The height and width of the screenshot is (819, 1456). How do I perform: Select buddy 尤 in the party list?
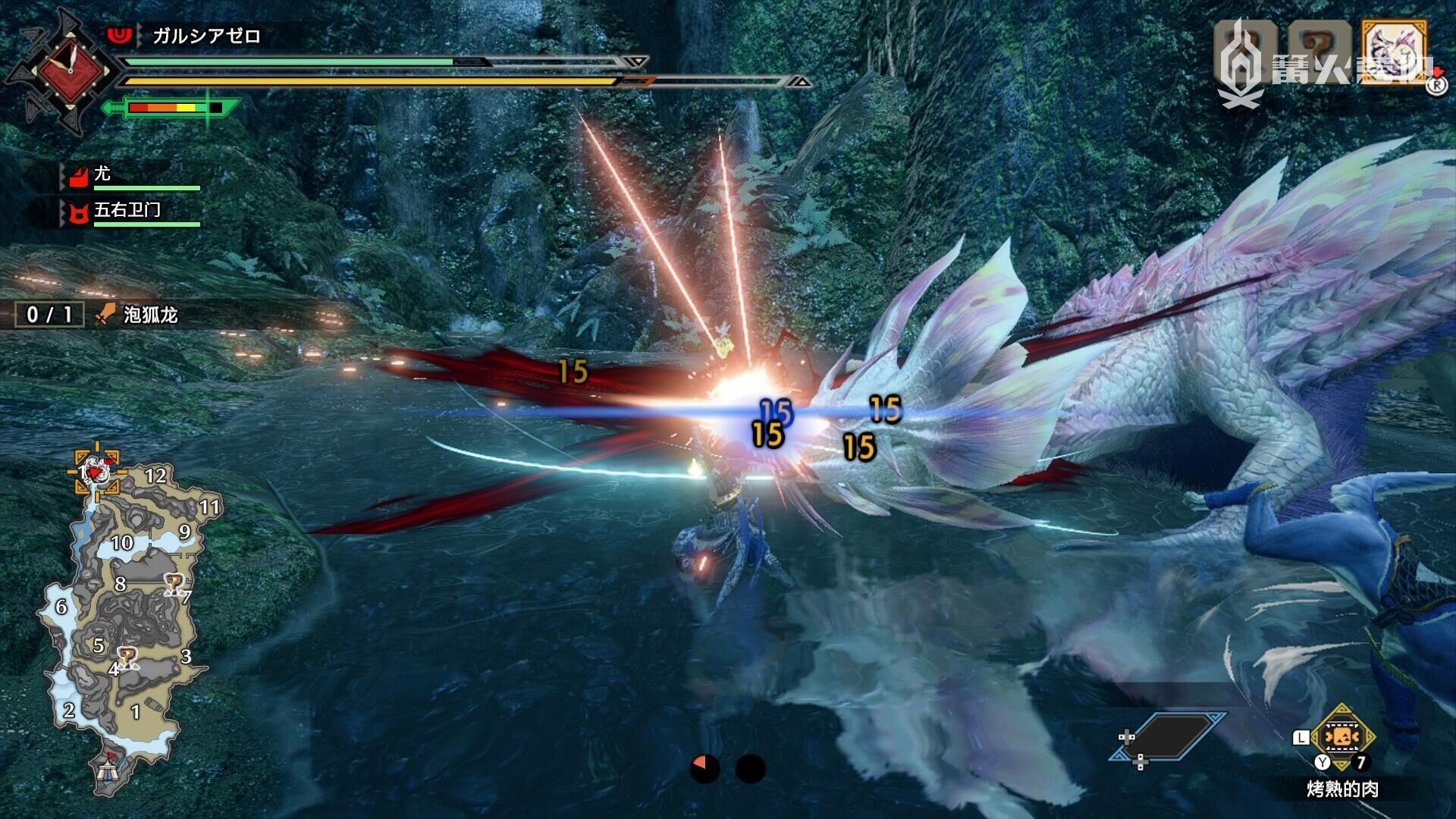102,174
